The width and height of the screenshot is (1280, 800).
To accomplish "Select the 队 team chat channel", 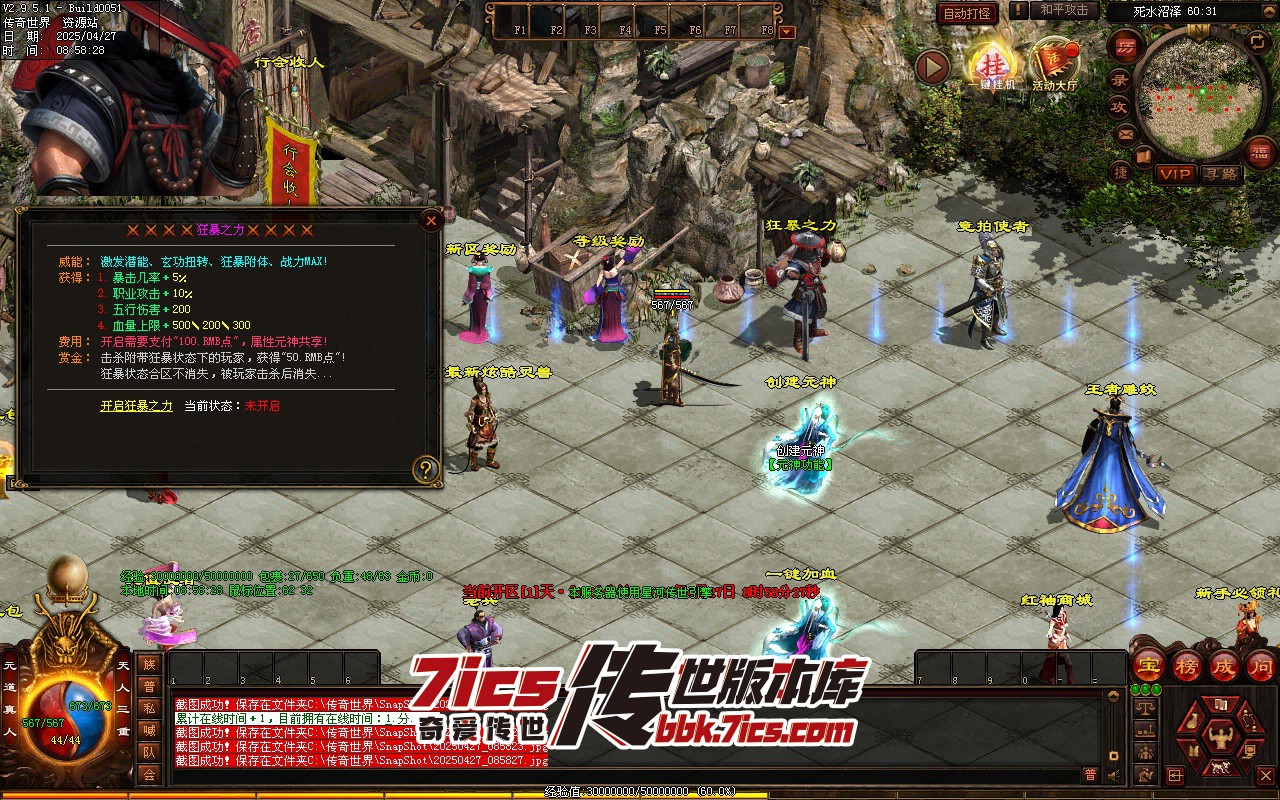I will [149, 753].
